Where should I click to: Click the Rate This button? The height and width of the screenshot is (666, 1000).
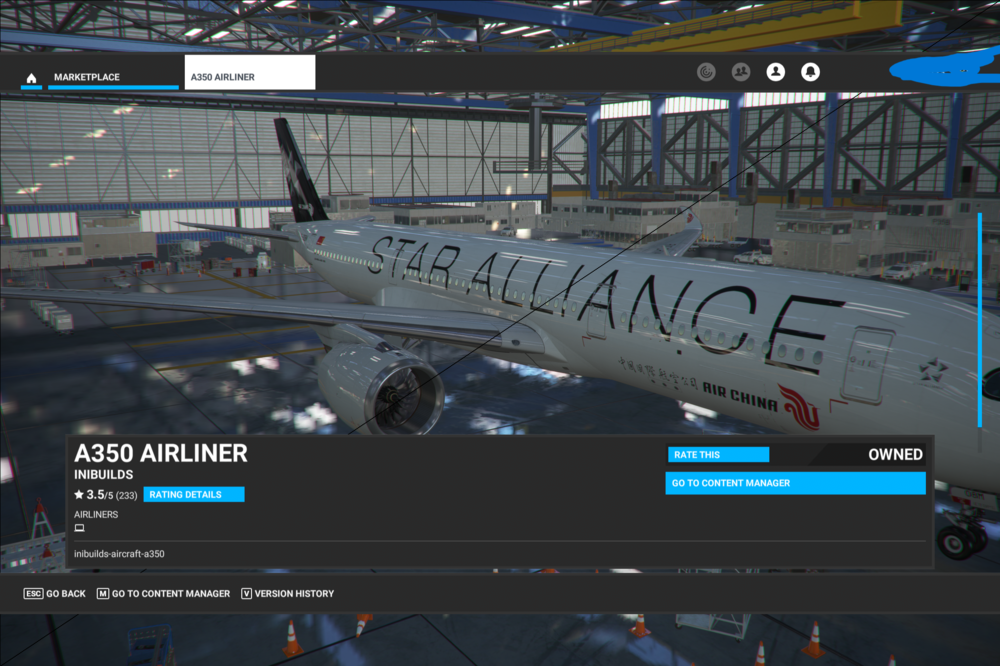pyautogui.click(x=718, y=455)
